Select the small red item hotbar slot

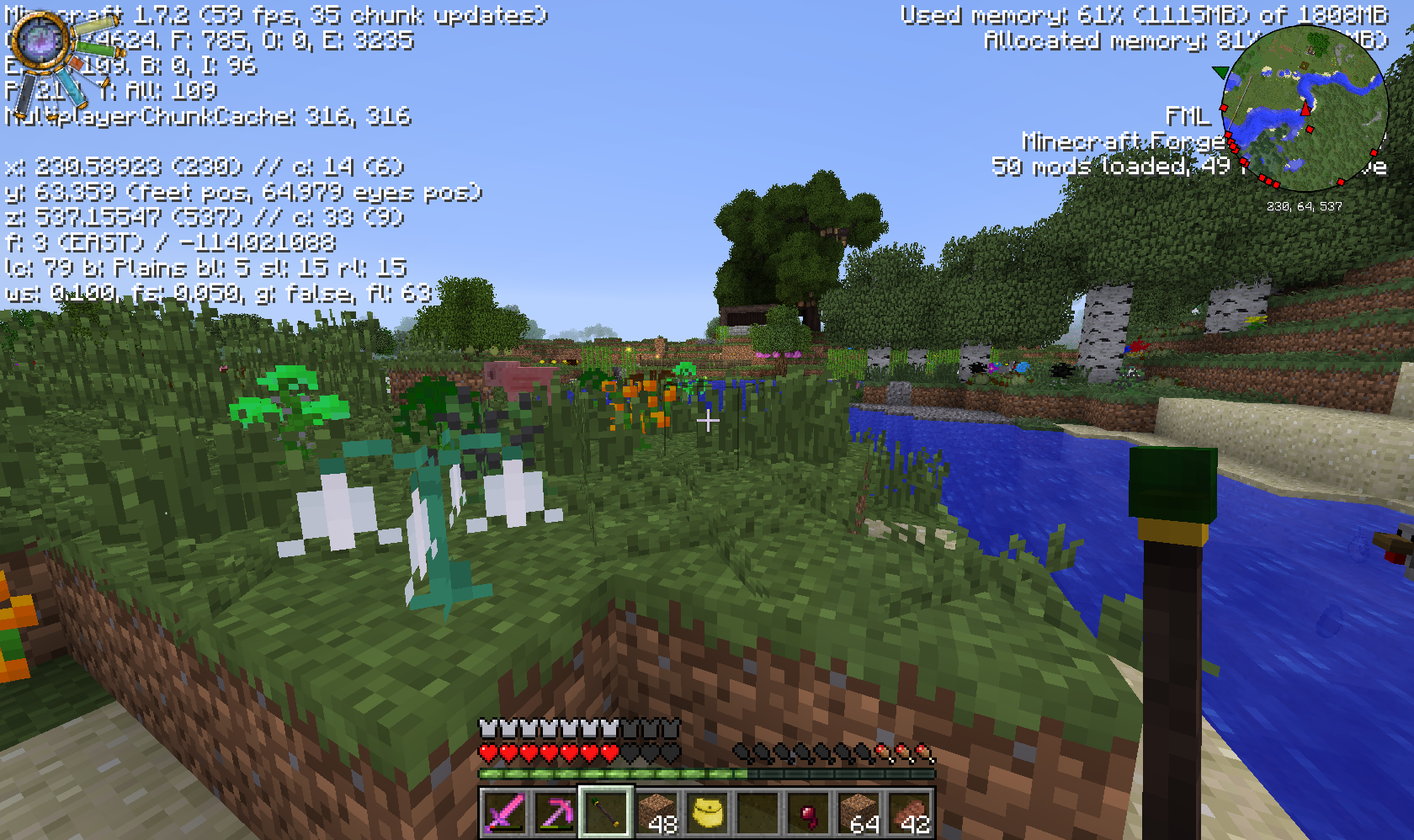808,813
